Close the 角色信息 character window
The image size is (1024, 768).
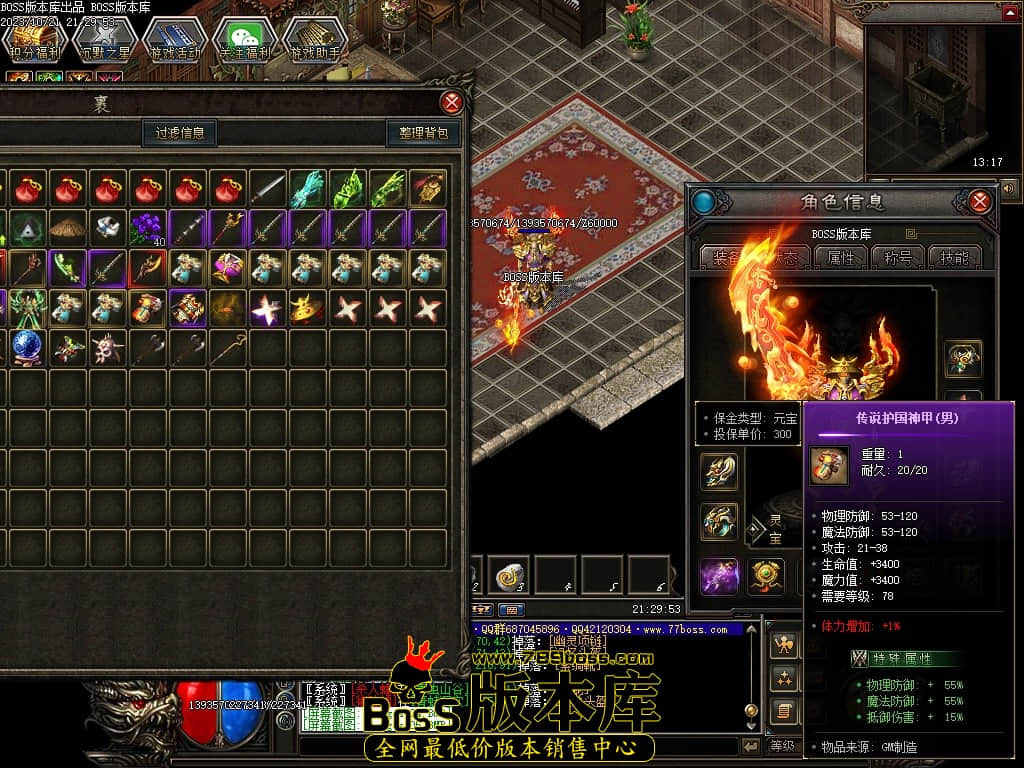point(979,202)
